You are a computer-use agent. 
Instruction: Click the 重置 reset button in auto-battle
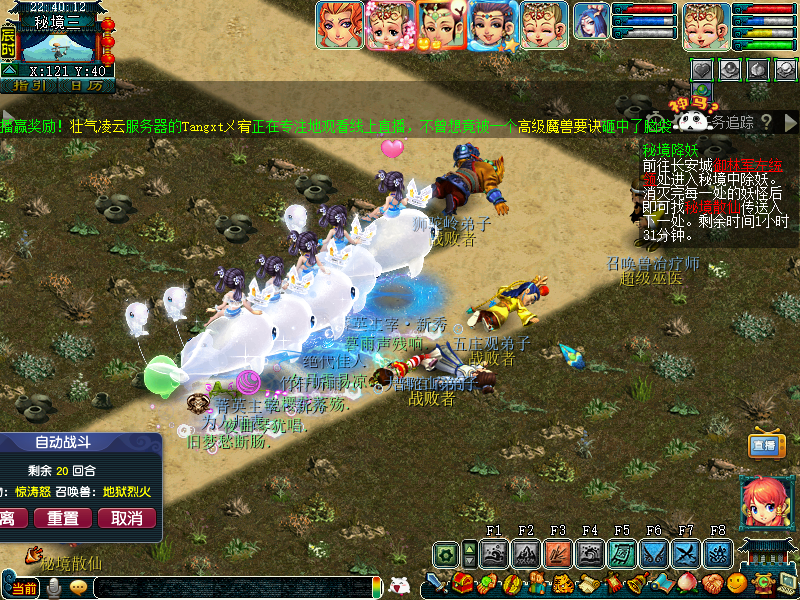coord(63,518)
